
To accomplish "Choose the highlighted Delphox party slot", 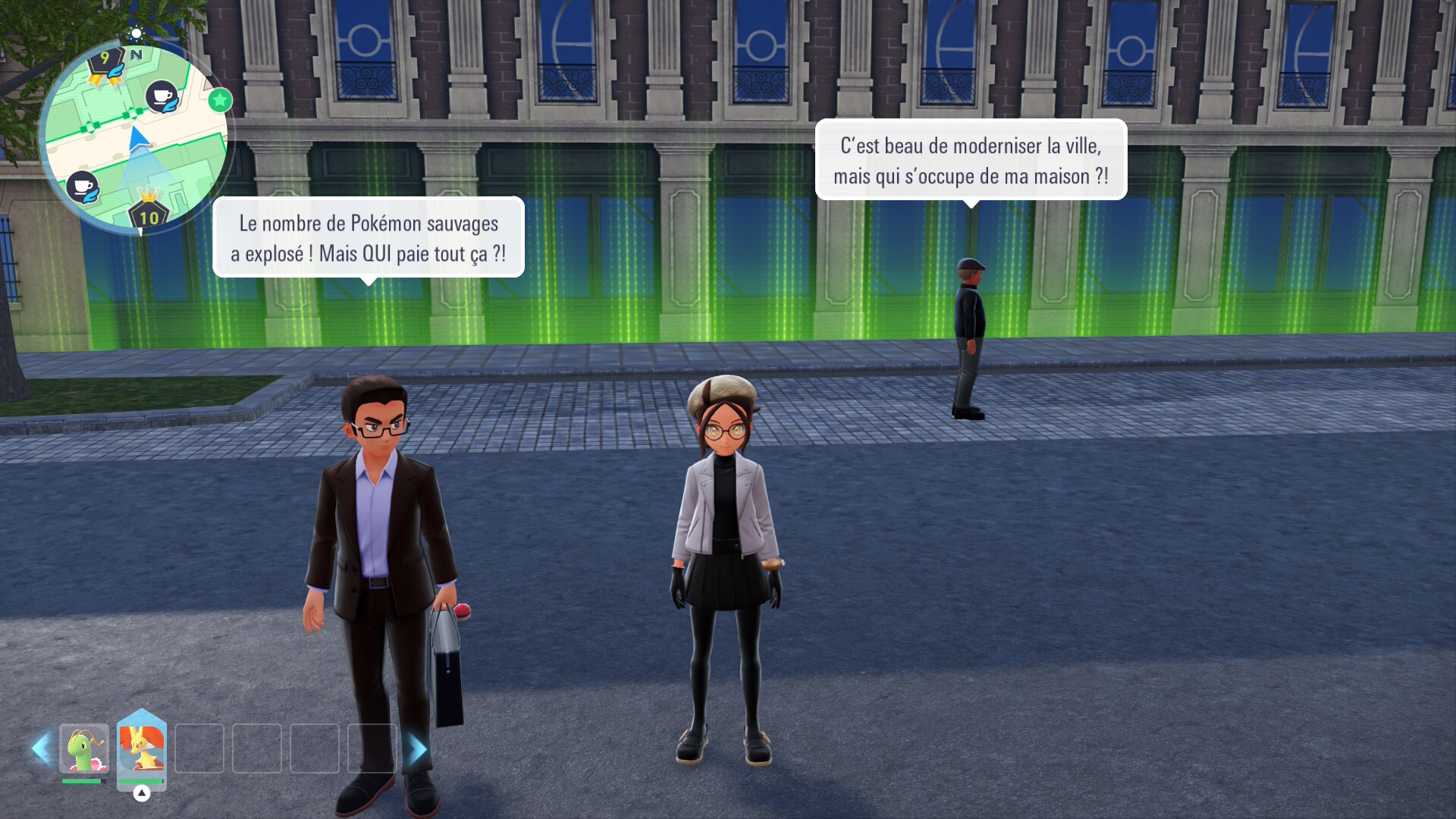I will coord(142,748).
